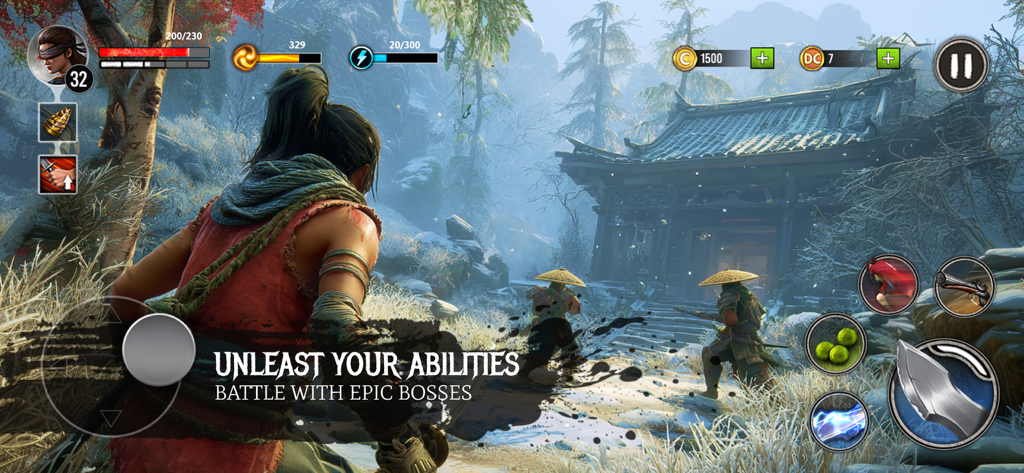Add gold coins with the green plus
The height and width of the screenshot is (473, 1024).
[x=763, y=58]
